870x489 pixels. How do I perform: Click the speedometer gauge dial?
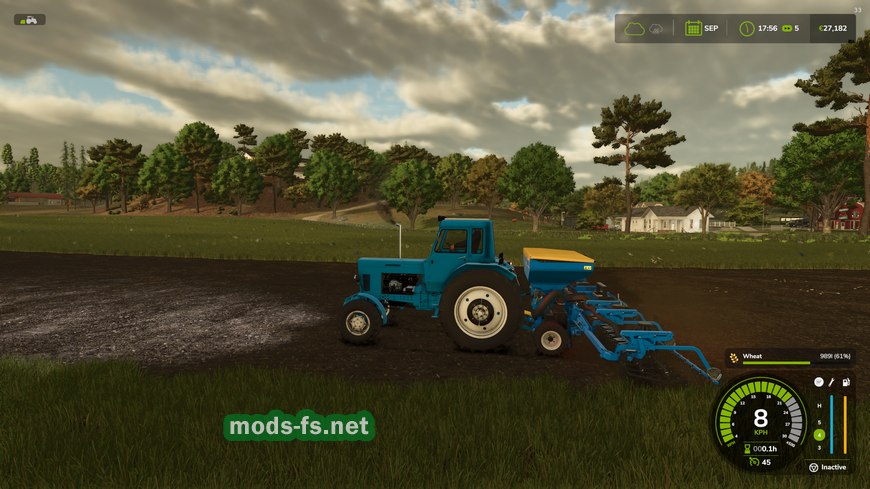click(761, 418)
